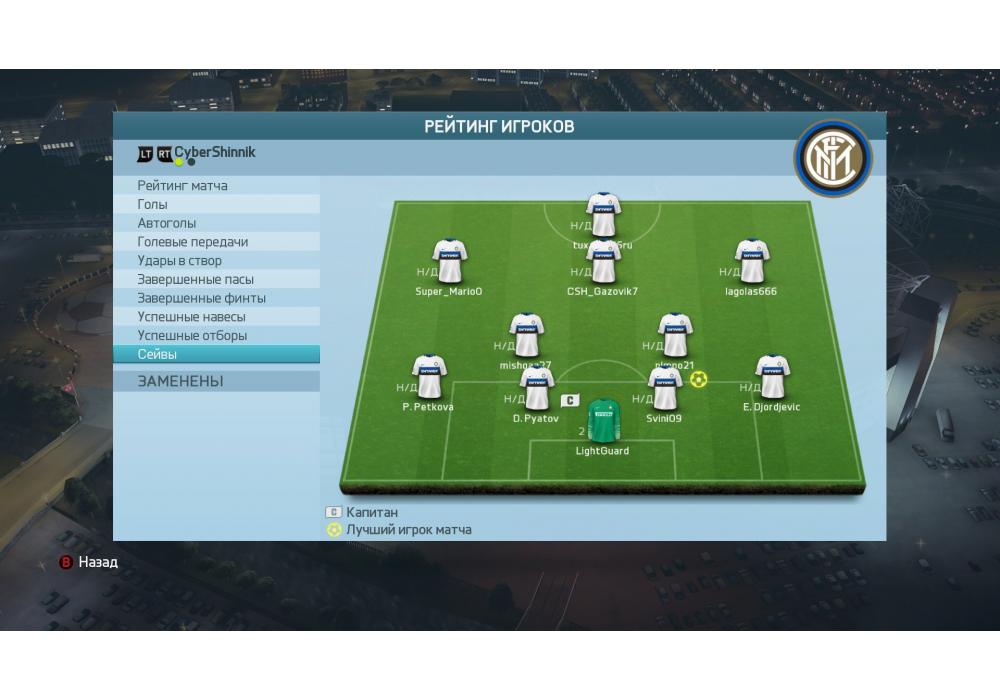Select defender P. Petkova
The height and width of the screenshot is (700, 1000).
click(428, 377)
